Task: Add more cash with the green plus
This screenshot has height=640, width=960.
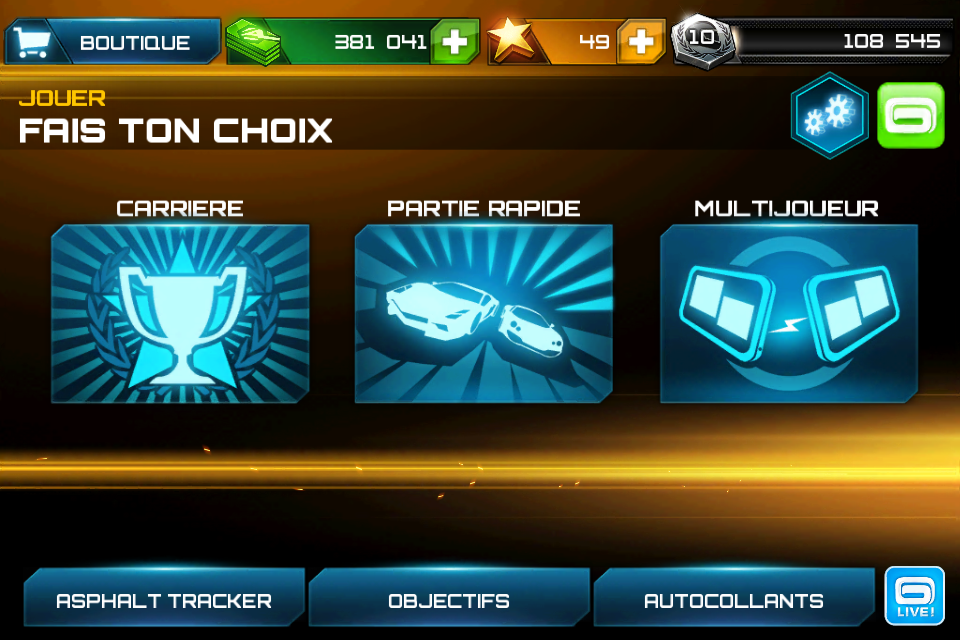Action: point(455,42)
